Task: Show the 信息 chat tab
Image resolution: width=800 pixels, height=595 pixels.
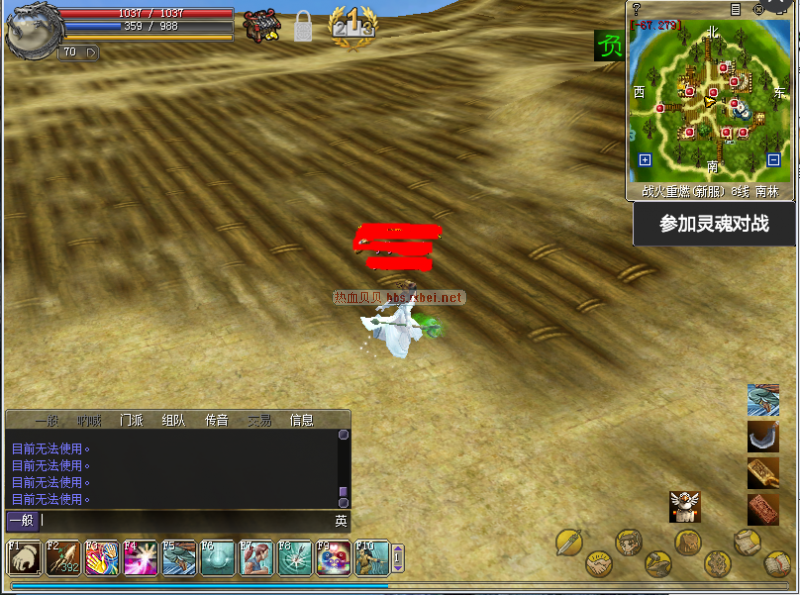Action: point(301,420)
